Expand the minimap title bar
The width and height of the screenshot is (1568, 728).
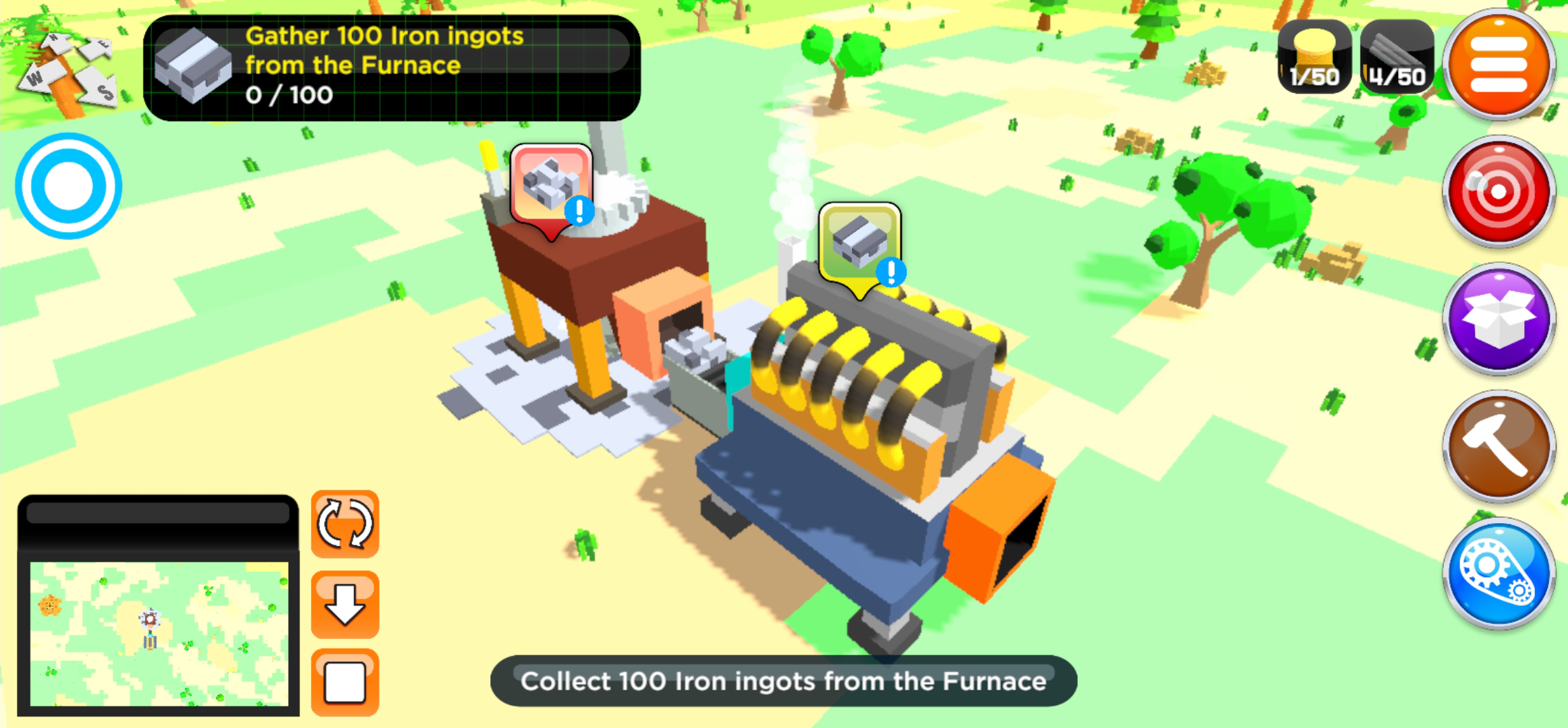pos(158,512)
